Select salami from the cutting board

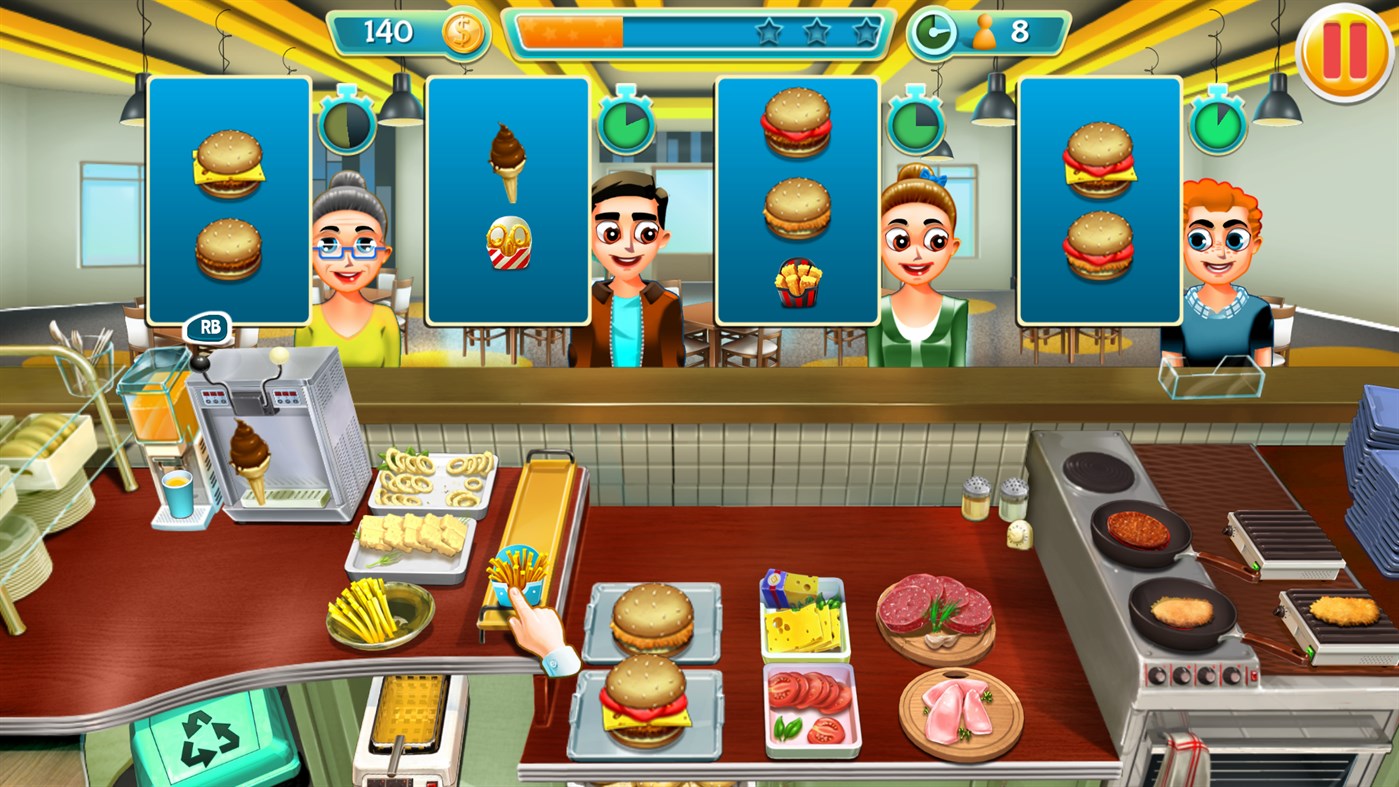tap(935, 605)
